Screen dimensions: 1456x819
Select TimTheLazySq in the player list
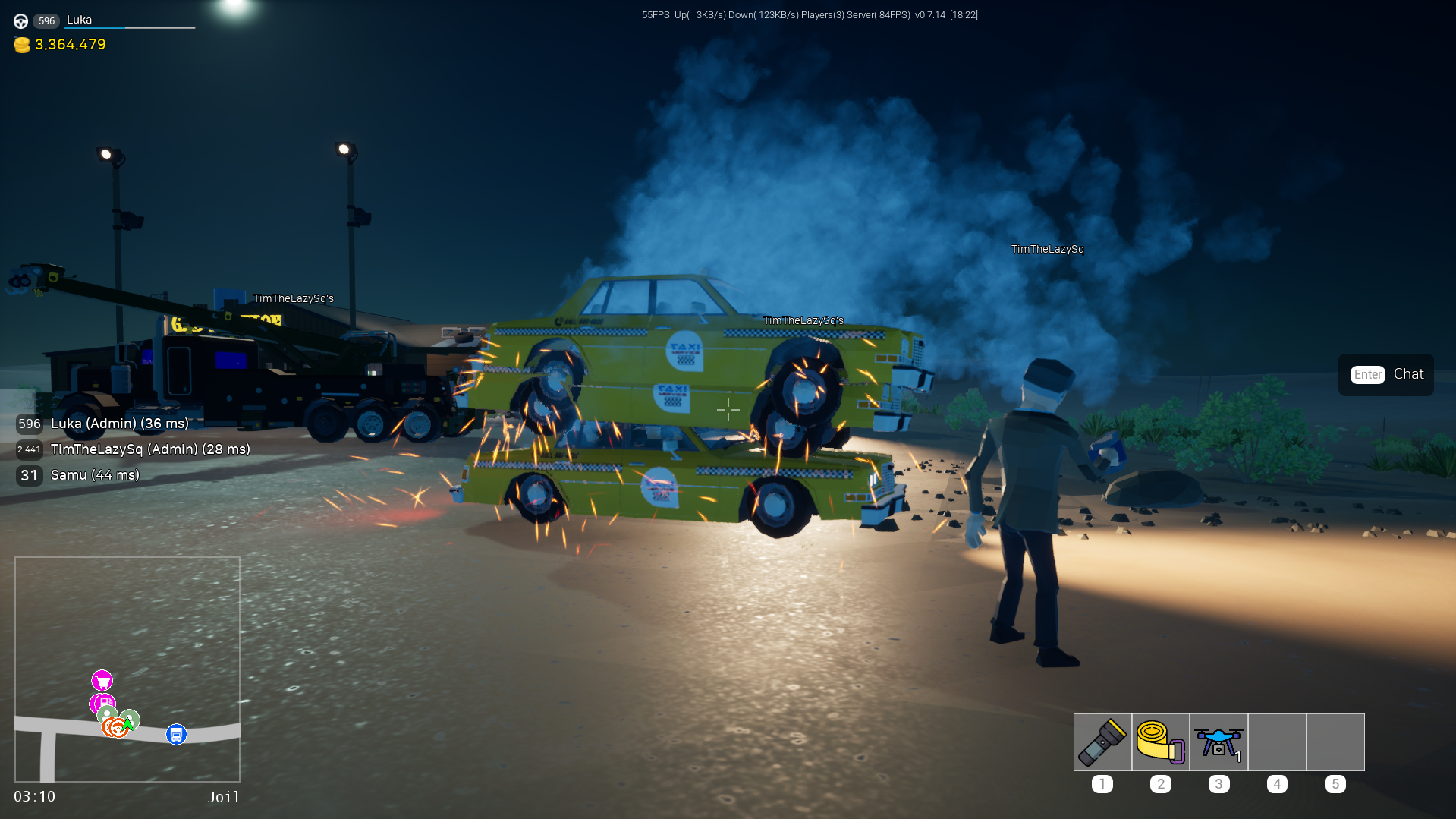pos(149,449)
